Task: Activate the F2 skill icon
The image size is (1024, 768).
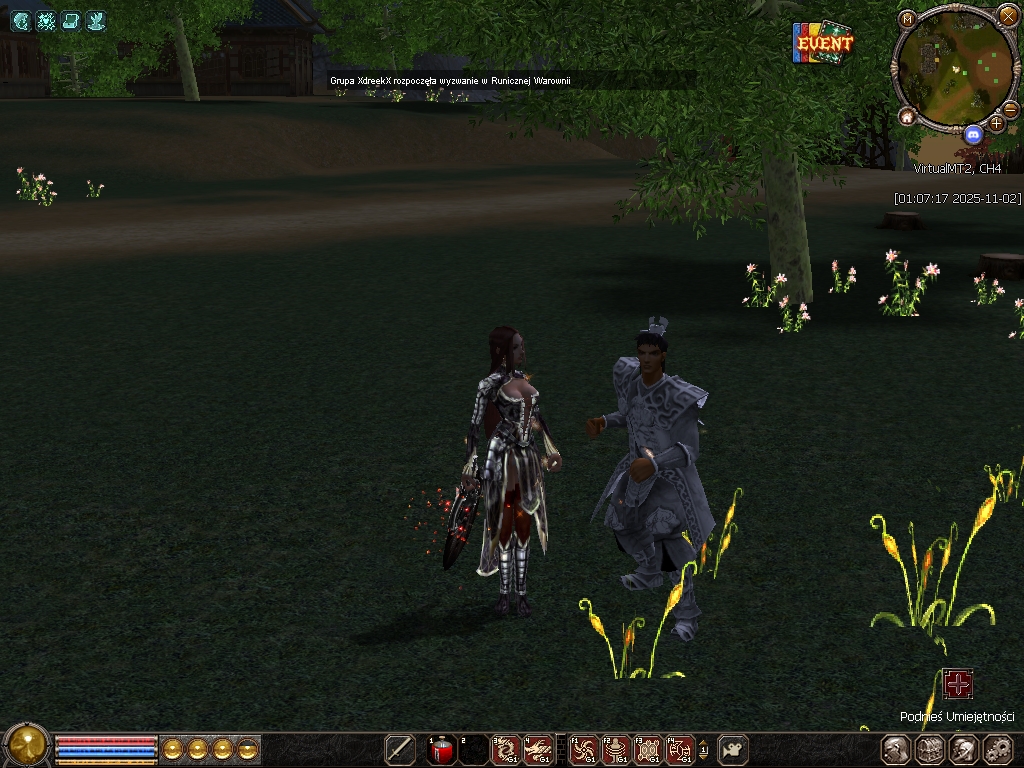Action: click(x=616, y=749)
